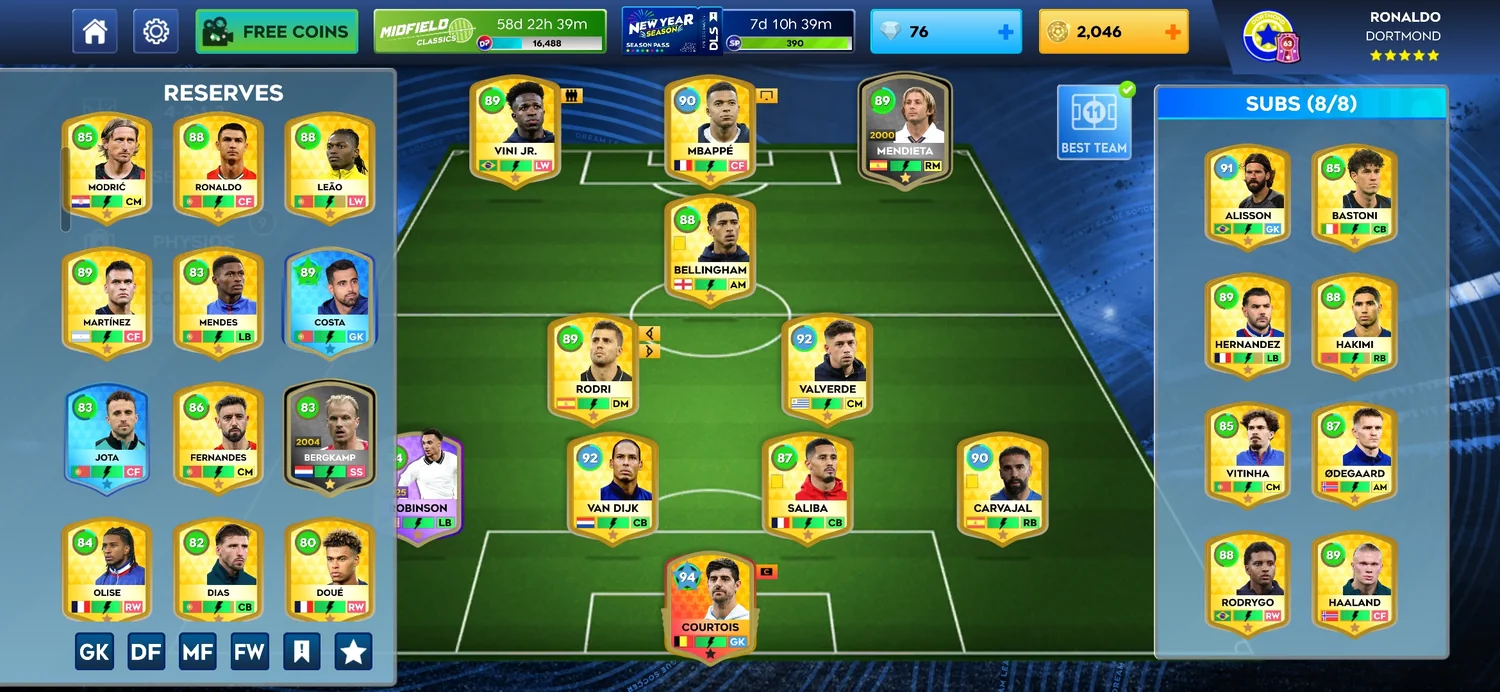Pick Modrić from the reserves

[x=107, y=166]
